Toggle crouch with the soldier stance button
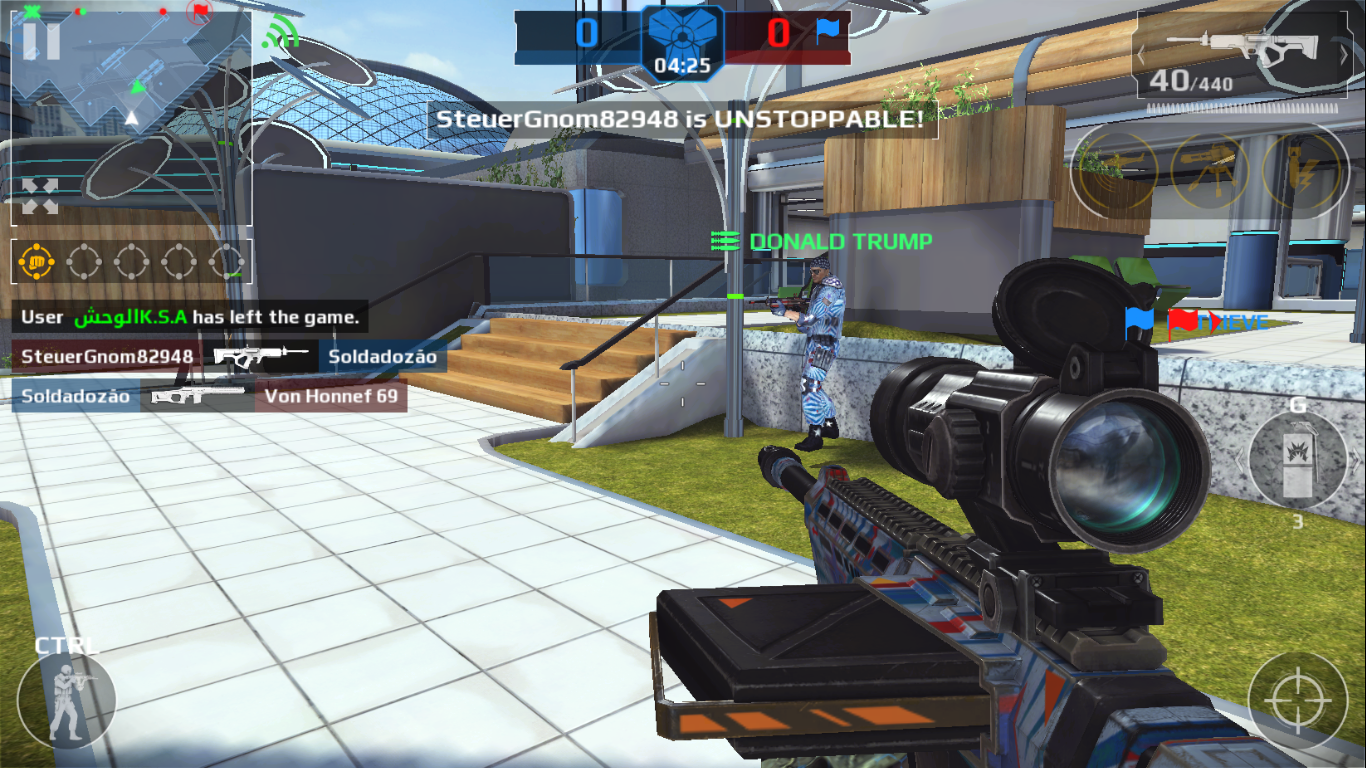 66,700
